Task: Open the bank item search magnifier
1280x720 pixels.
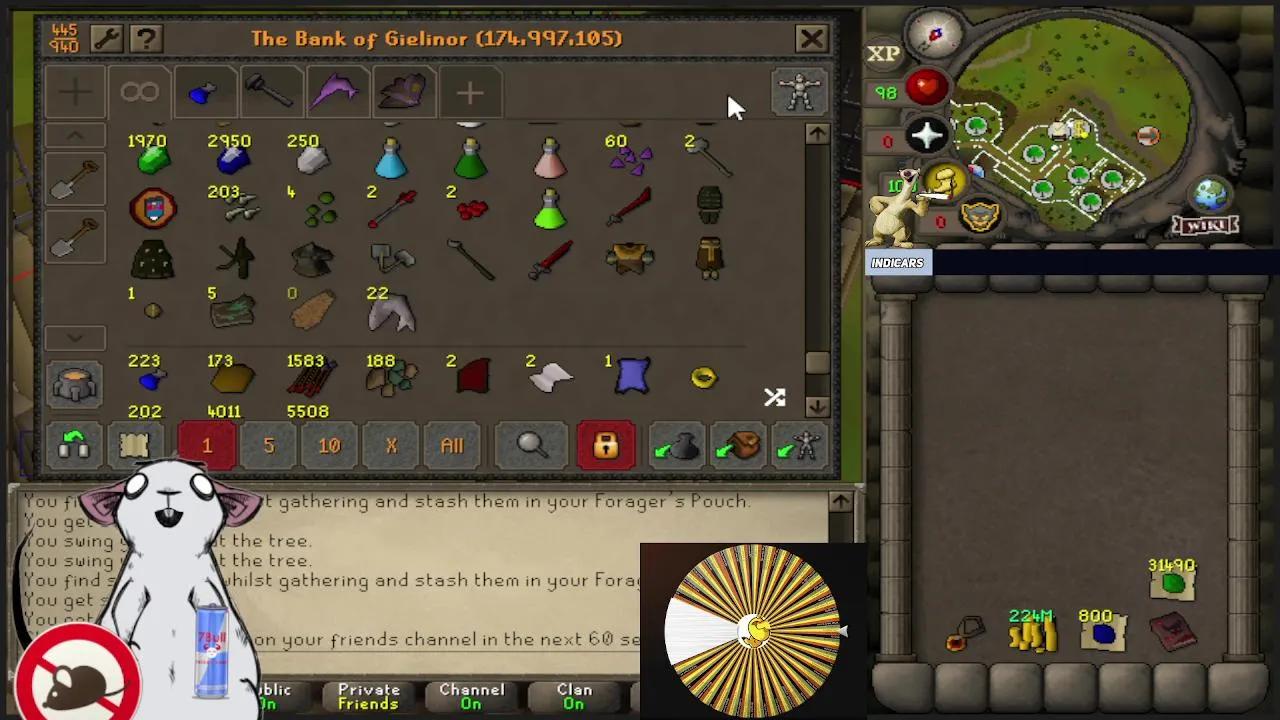Action: (x=531, y=446)
